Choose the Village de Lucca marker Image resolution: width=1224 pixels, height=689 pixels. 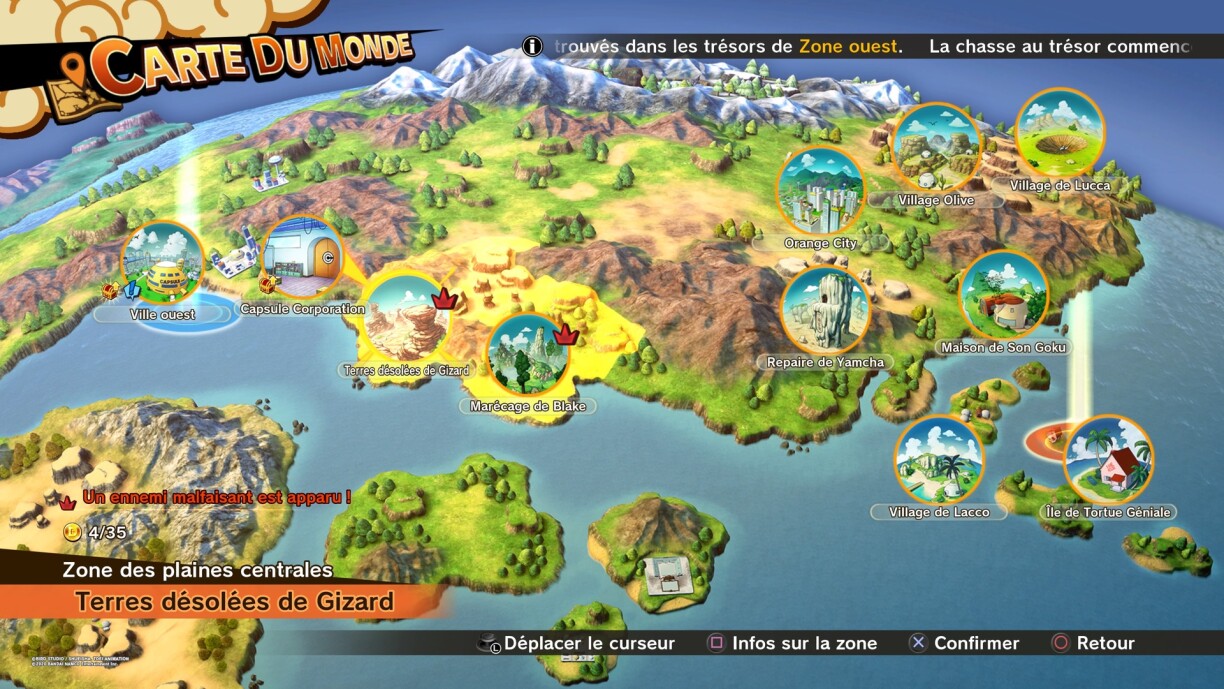pos(1059,134)
